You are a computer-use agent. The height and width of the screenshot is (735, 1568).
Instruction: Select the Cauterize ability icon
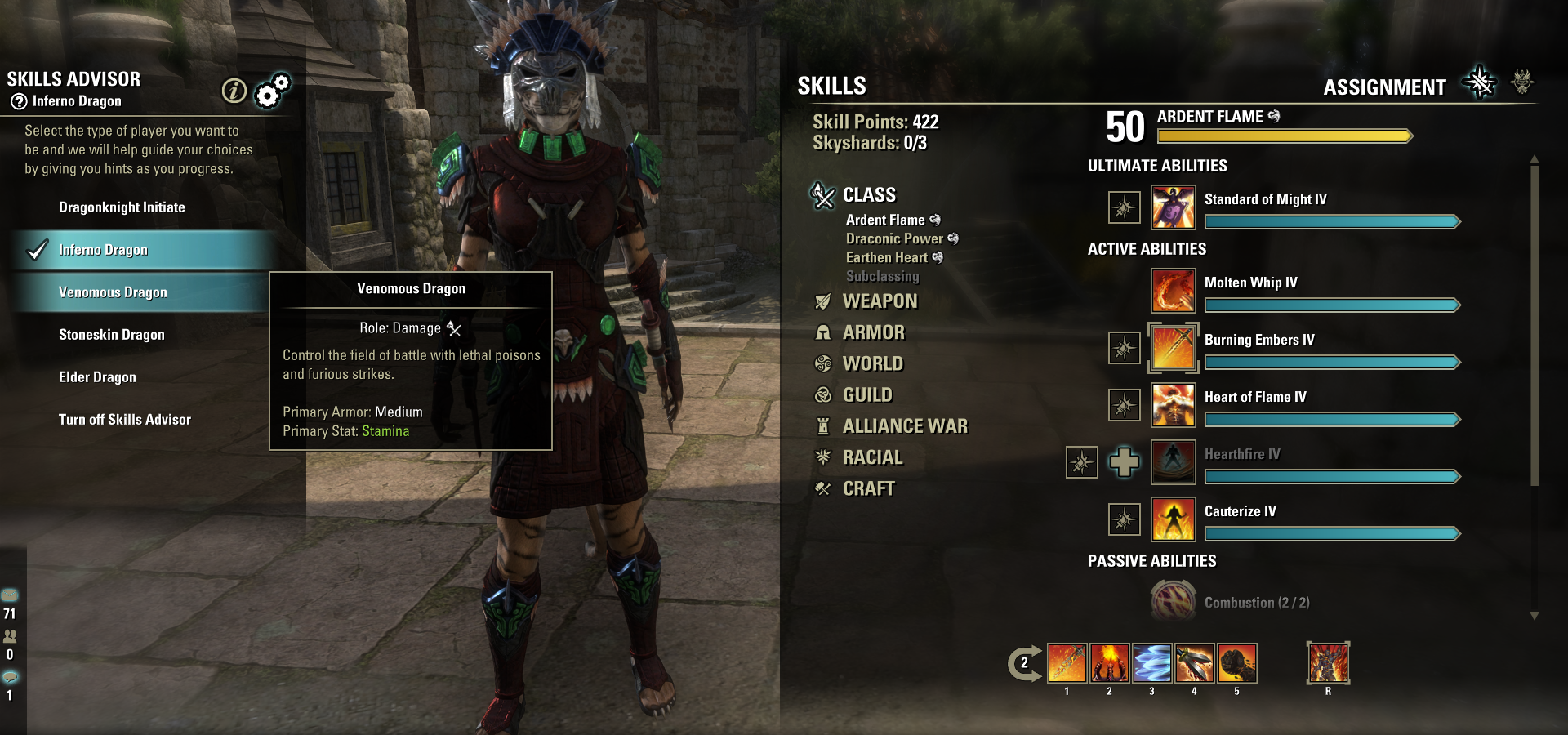[x=1173, y=519]
